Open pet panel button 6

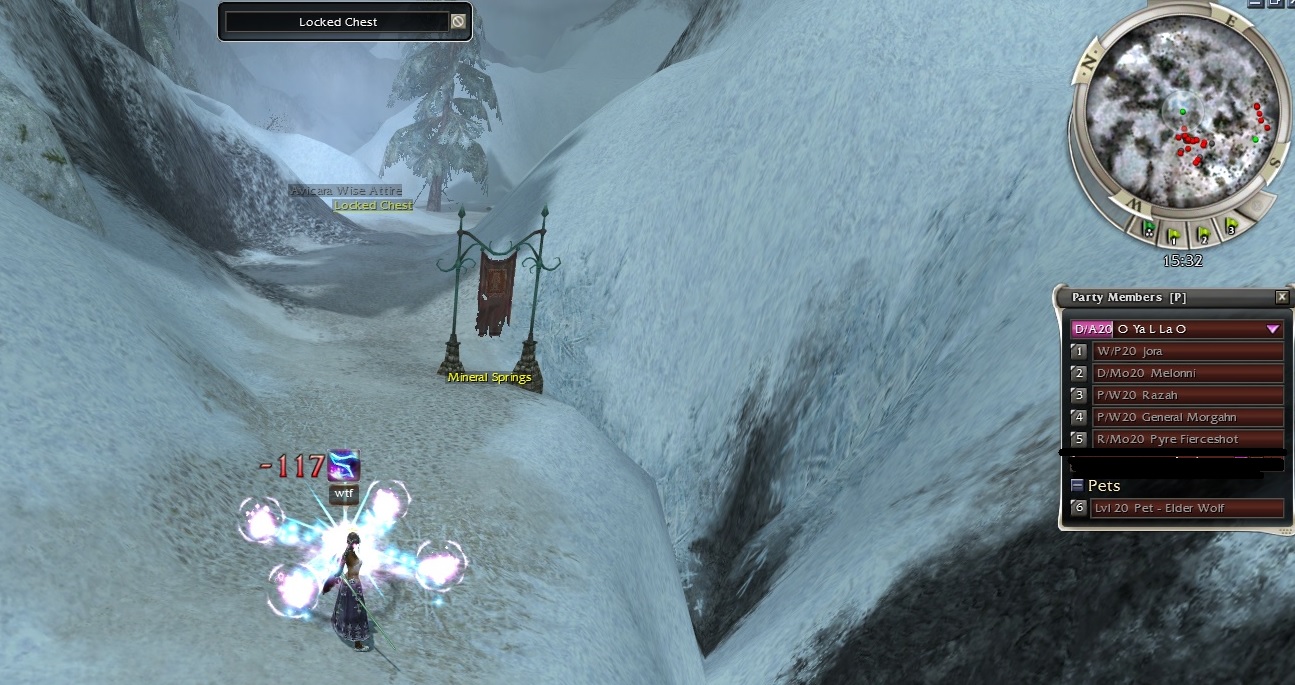[x=1079, y=508]
